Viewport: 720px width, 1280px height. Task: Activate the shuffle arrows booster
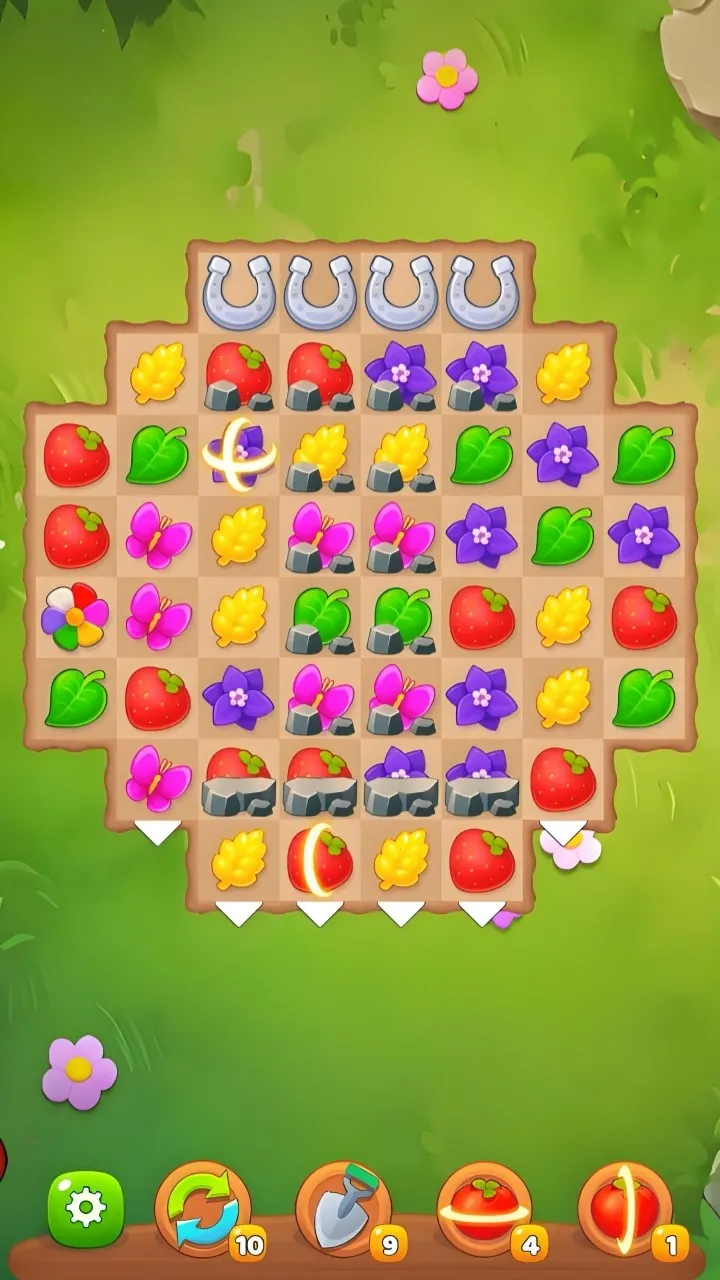(x=203, y=1208)
